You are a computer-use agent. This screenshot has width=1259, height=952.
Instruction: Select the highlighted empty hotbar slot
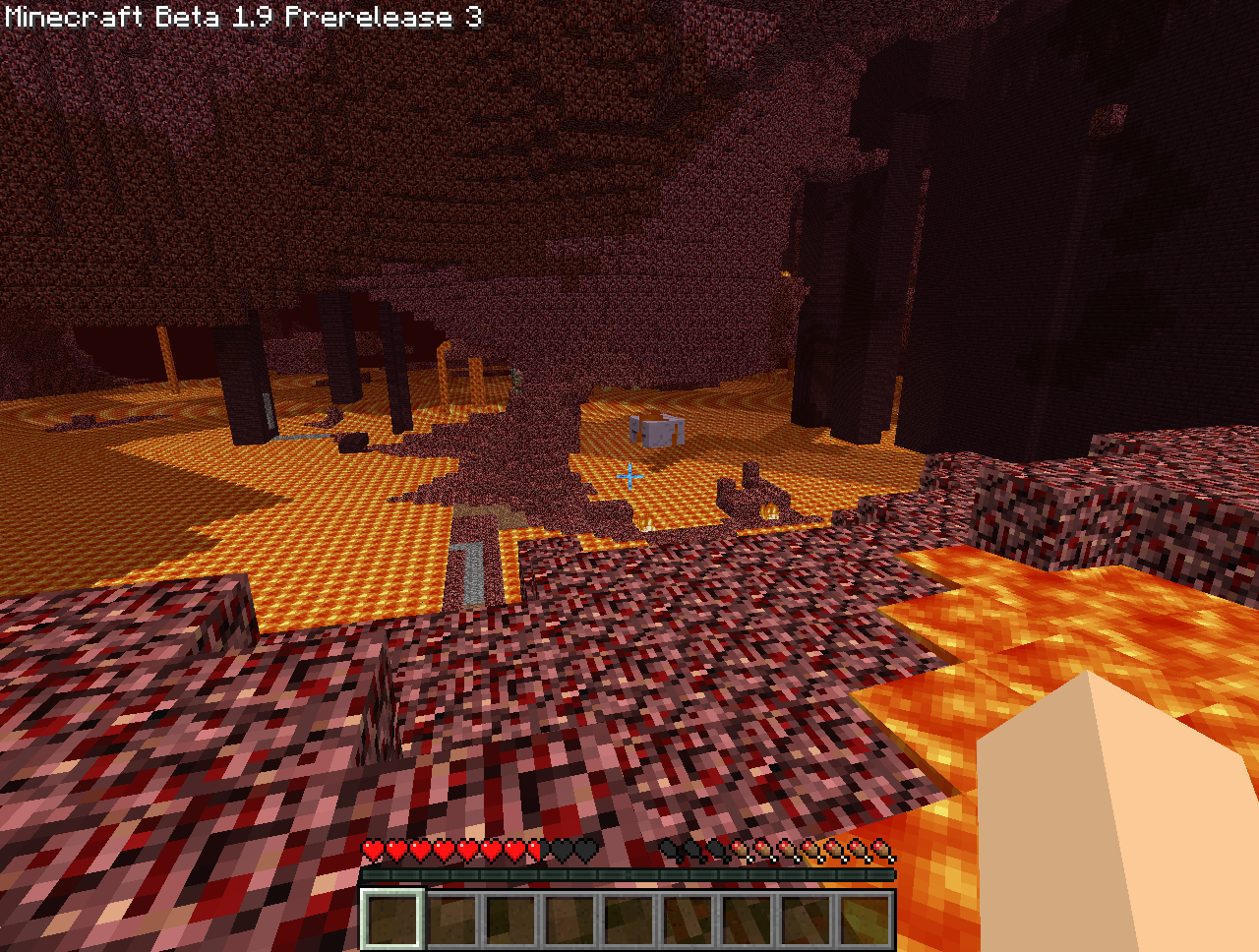coord(392,920)
